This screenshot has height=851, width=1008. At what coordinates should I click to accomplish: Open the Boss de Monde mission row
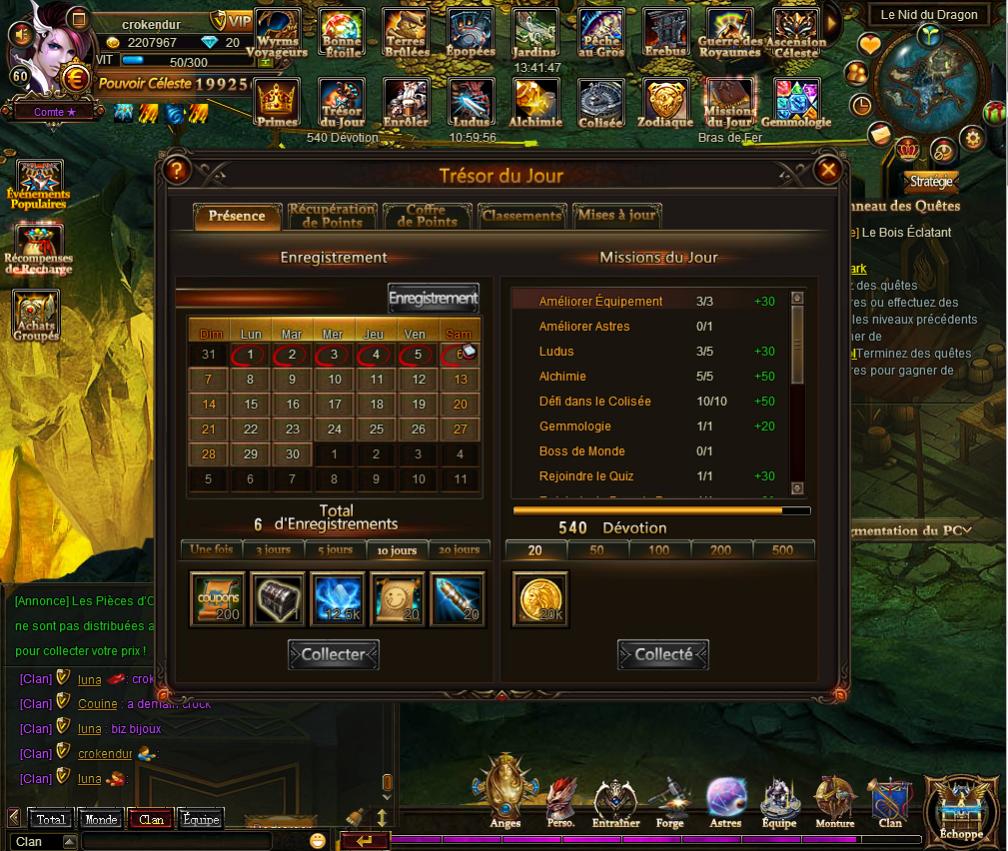[582, 451]
